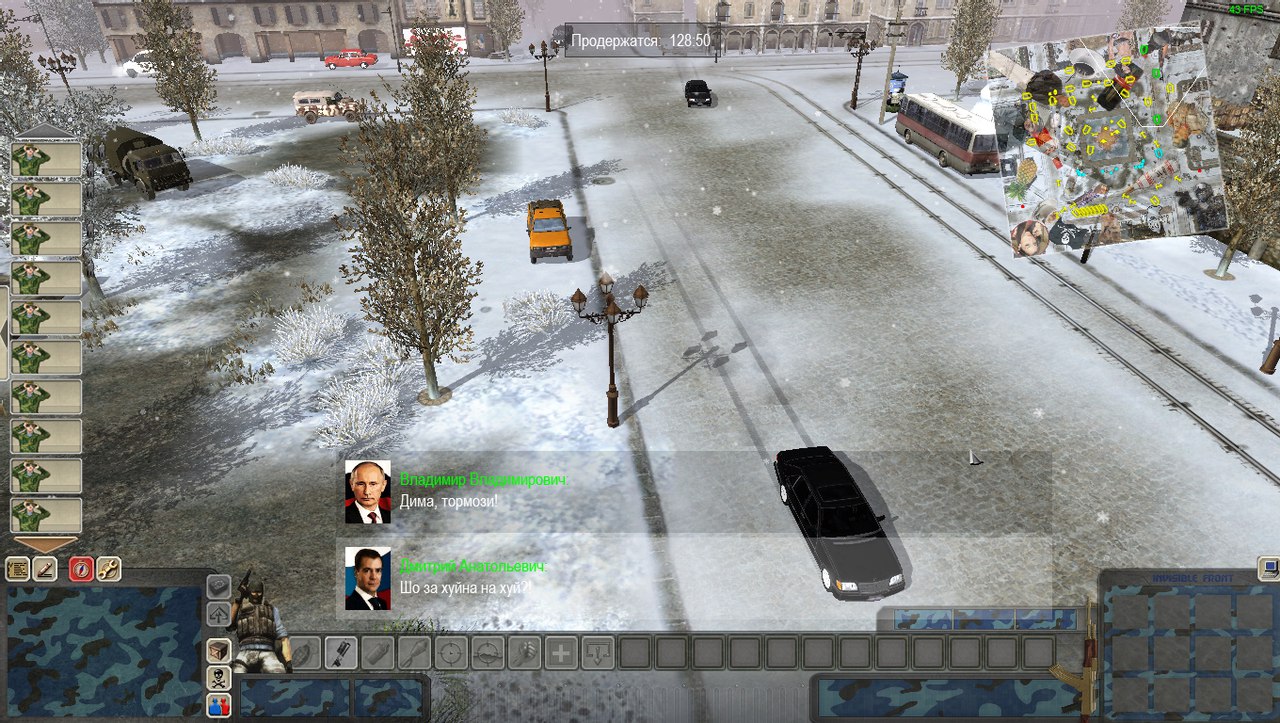Open the computer monitor icon
This screenshot has height=723, width=1280.
[1268, 568]
